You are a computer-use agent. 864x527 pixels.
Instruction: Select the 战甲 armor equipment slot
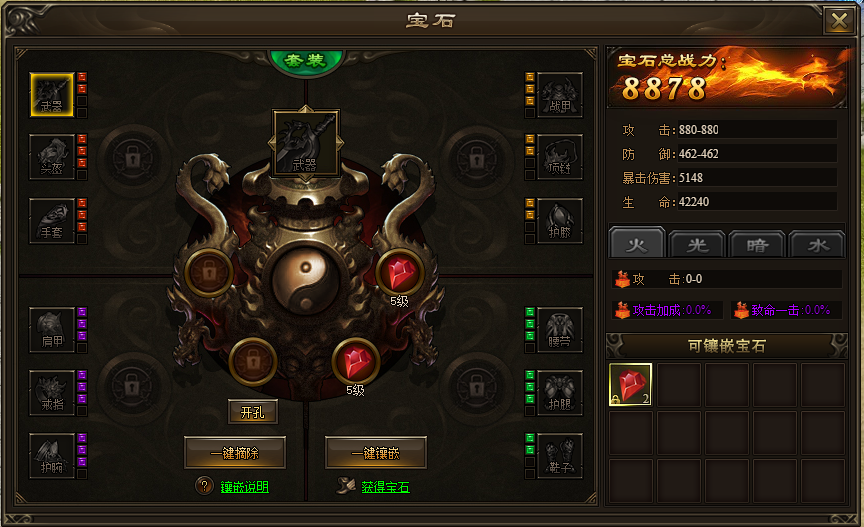pos(559,94)
